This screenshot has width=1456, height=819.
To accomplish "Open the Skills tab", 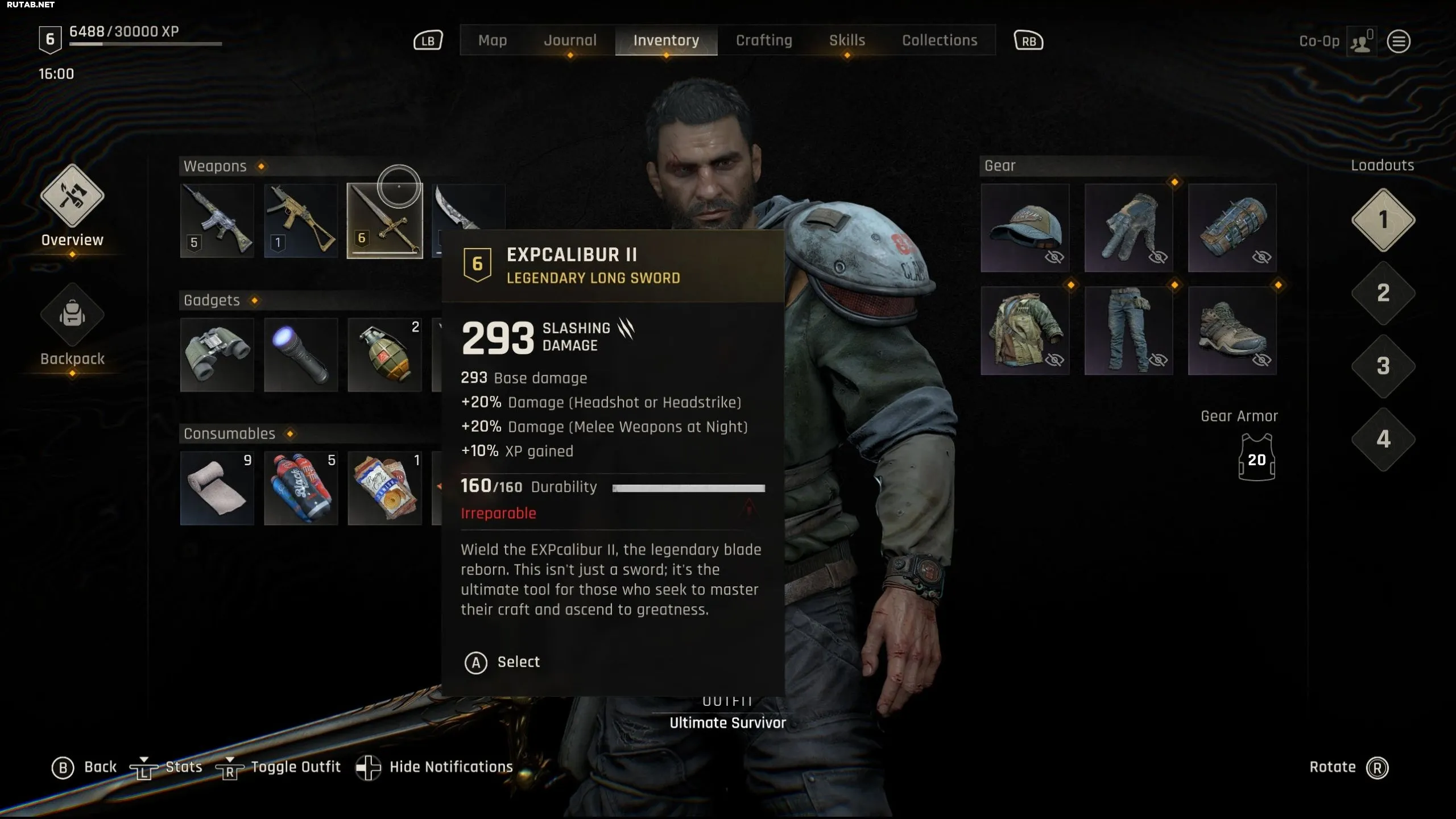I will 847,40.
